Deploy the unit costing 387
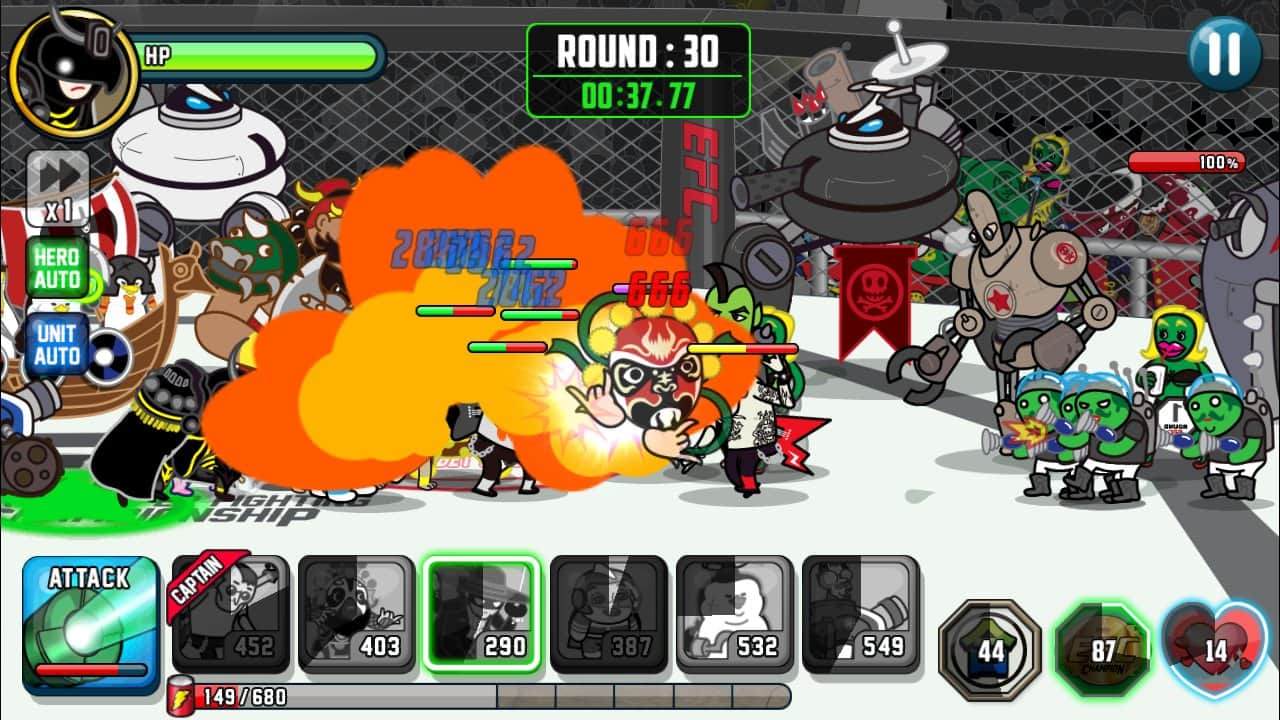 tap(608, 613)
